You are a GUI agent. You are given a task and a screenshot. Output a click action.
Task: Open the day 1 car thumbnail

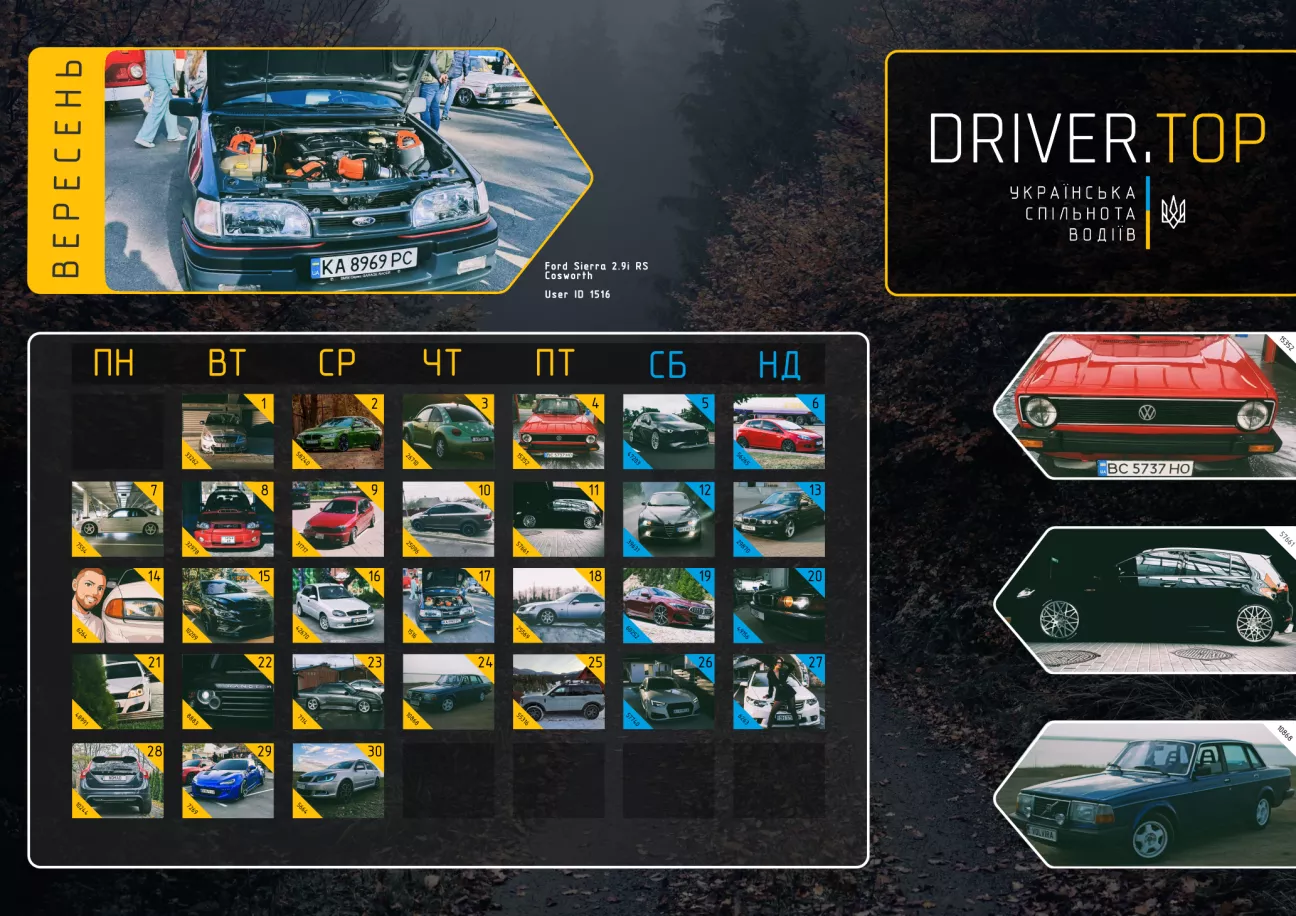(x=227, y=431)
